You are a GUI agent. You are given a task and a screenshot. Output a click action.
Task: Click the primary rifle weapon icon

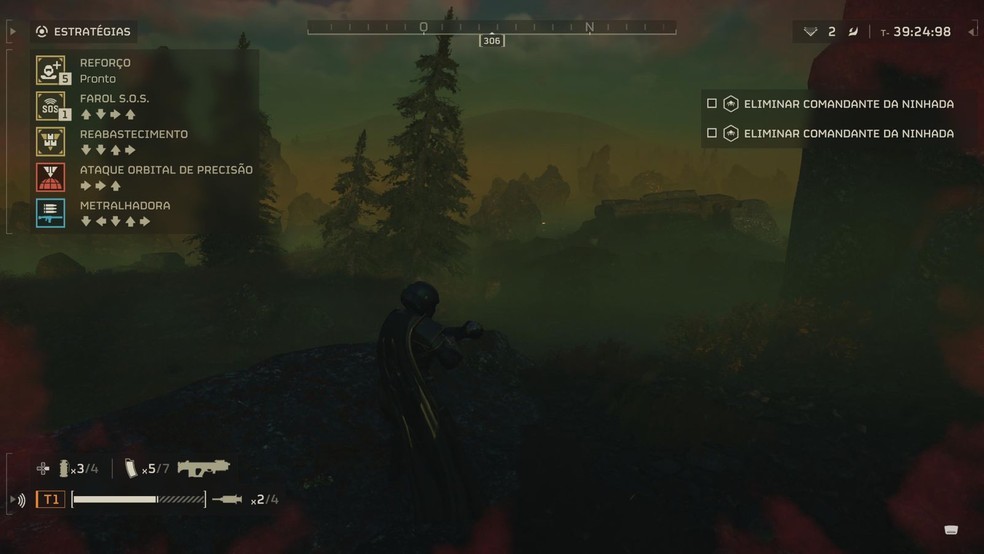coord(203,467)
